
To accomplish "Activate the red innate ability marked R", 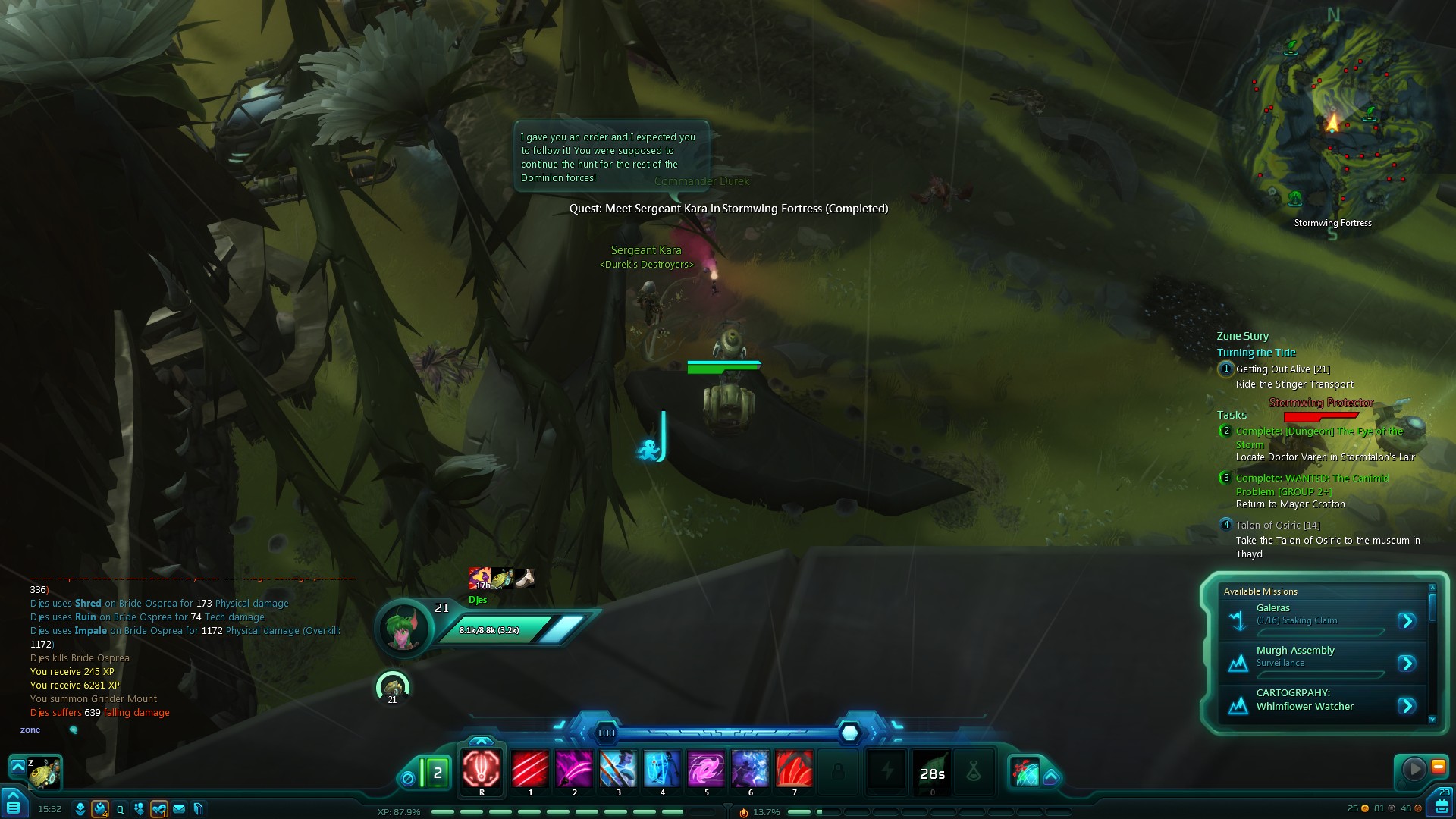I will [x=482, y=769].
